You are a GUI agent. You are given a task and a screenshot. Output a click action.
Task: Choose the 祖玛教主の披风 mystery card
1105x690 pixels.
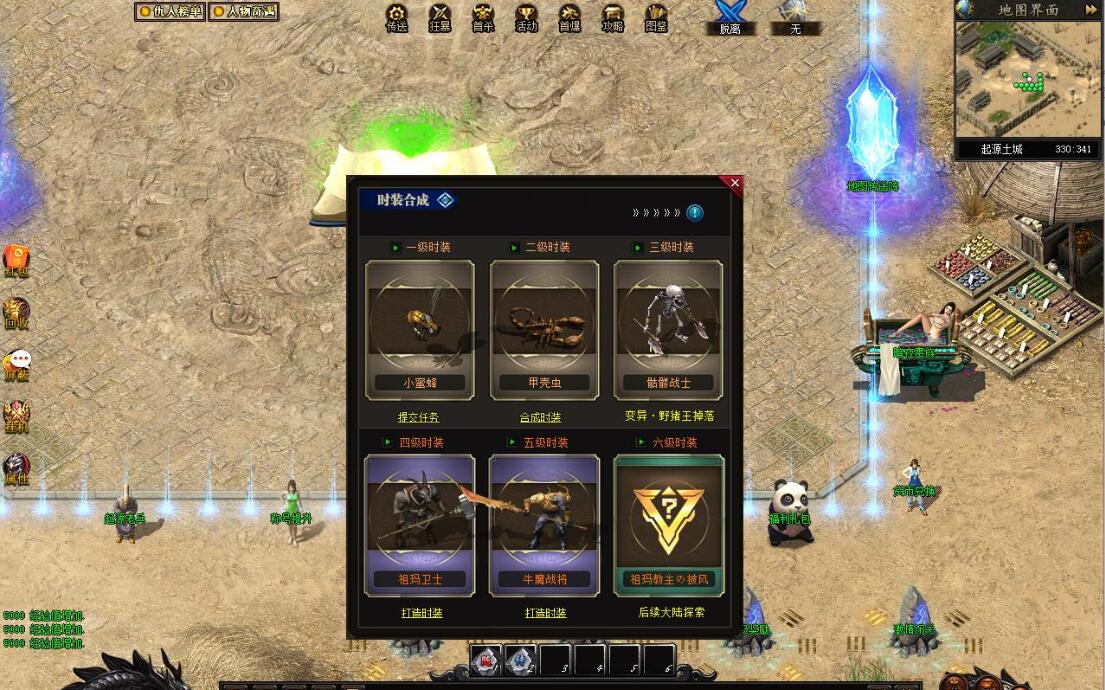tap(668, 524)
